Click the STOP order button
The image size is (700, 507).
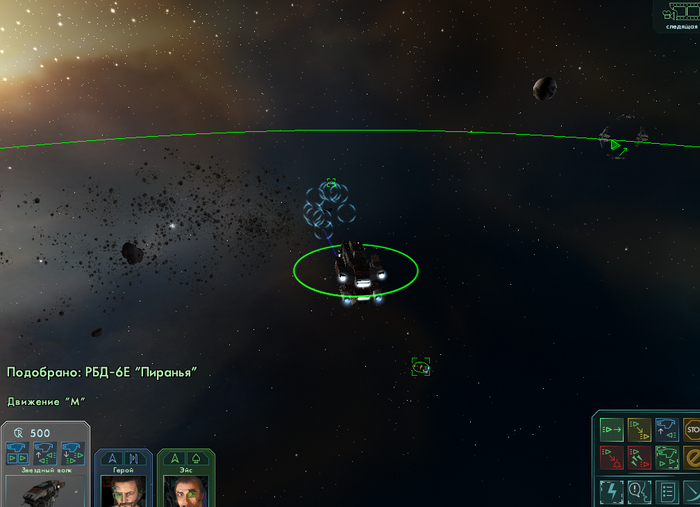tap(691, 430)
